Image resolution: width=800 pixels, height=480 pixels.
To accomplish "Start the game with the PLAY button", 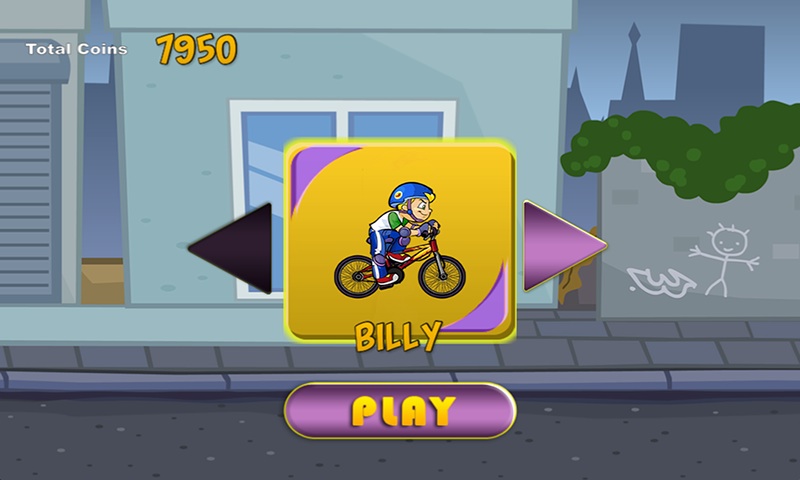I will (400, 410).
